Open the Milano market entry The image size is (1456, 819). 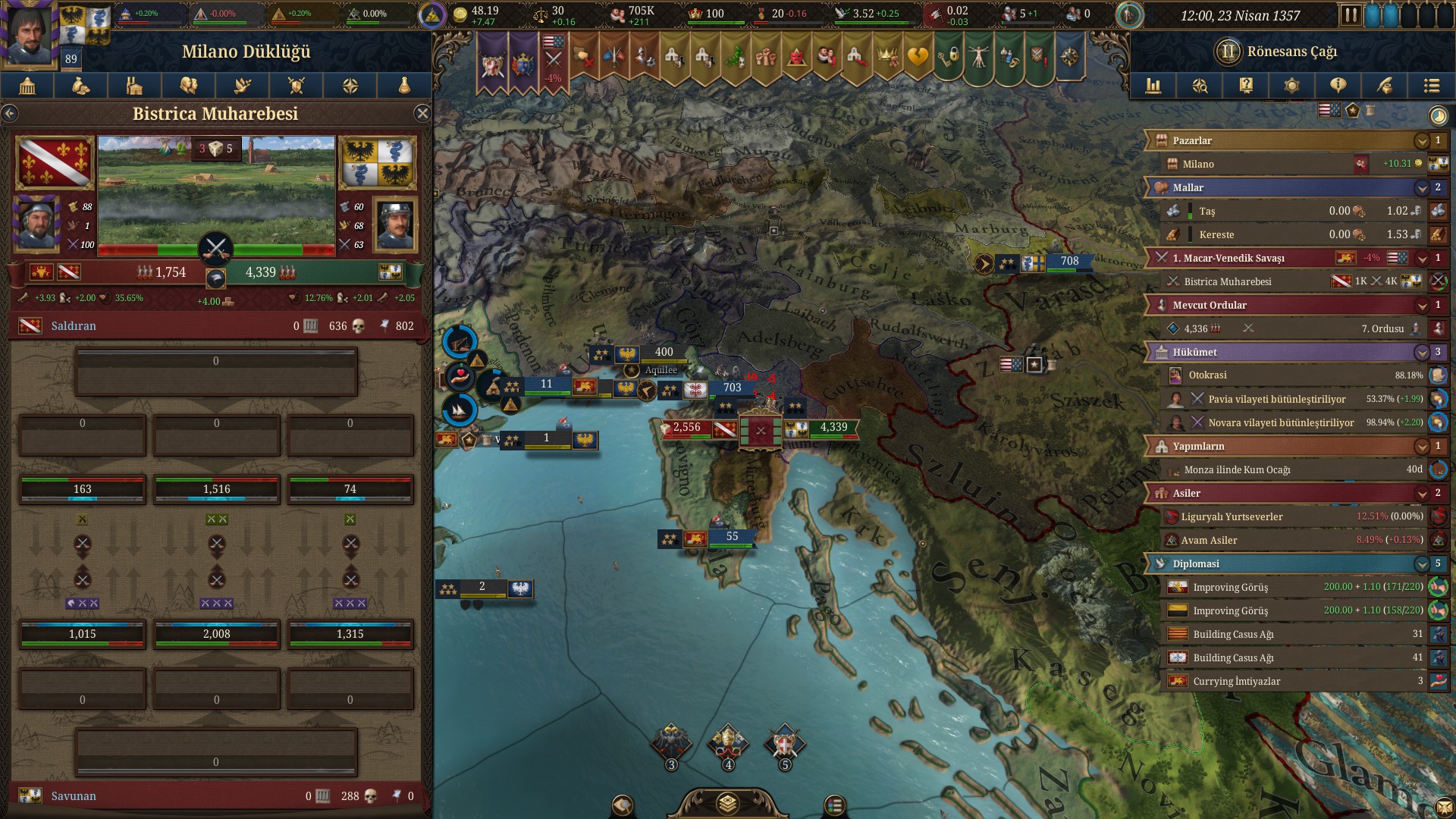pyautogui.click(x=1198, y=165)
